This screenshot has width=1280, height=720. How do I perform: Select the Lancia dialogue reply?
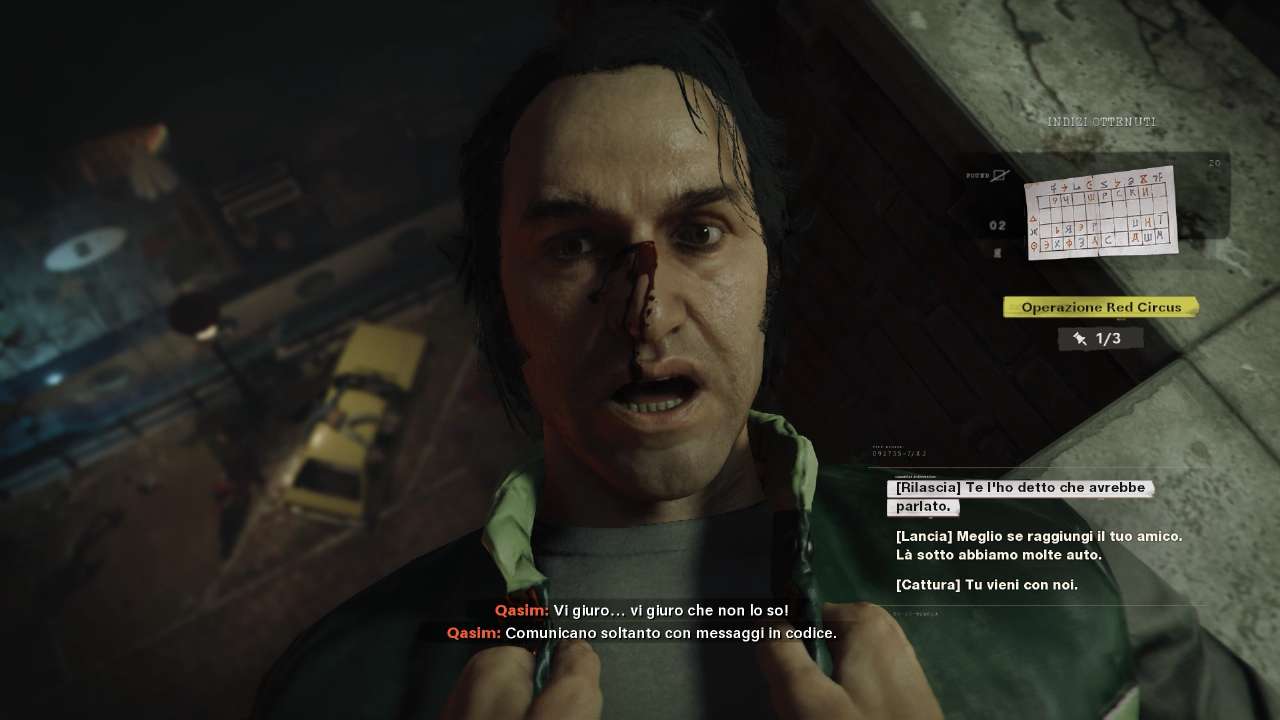pyautogui.click(x=1038, y=545)
